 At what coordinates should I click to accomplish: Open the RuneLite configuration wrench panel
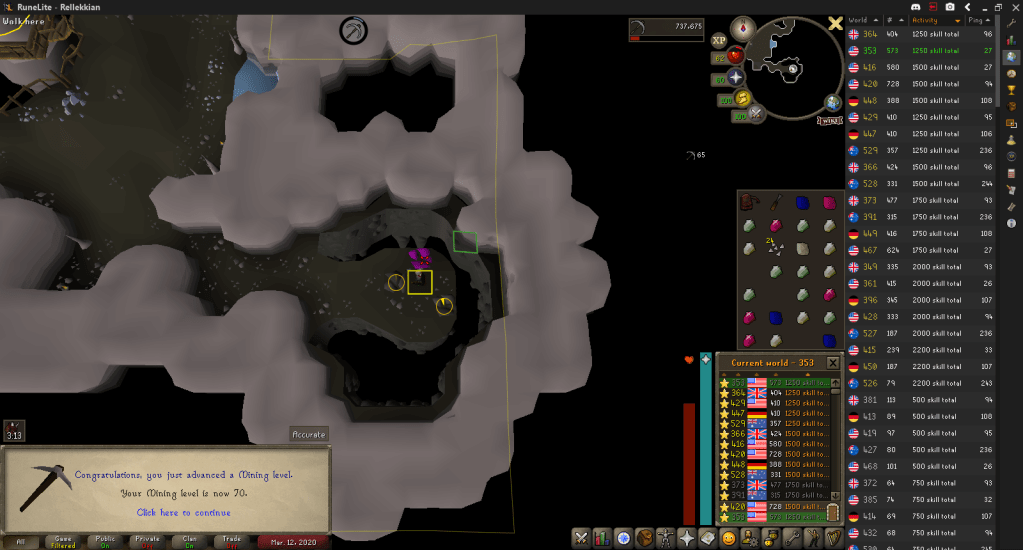click(x=1011, y=22)
